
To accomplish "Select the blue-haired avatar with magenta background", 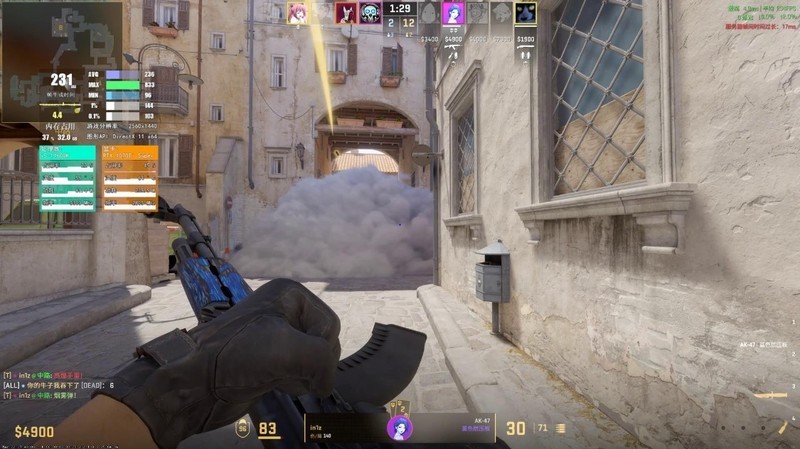I will click(454, 13).
